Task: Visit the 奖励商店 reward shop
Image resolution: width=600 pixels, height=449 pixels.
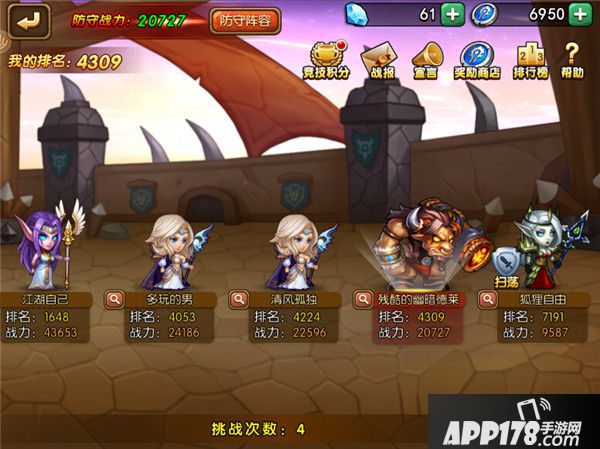Action: [x=478, y=59]
